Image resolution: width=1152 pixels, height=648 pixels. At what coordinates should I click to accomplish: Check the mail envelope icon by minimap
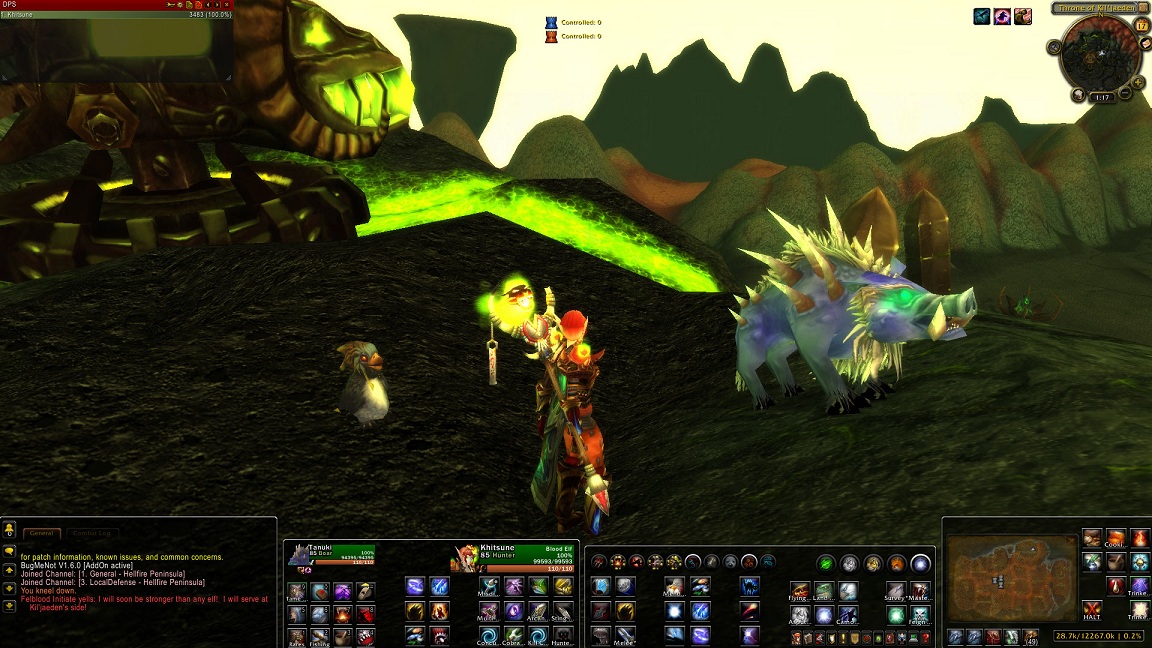coord(1145,45)
